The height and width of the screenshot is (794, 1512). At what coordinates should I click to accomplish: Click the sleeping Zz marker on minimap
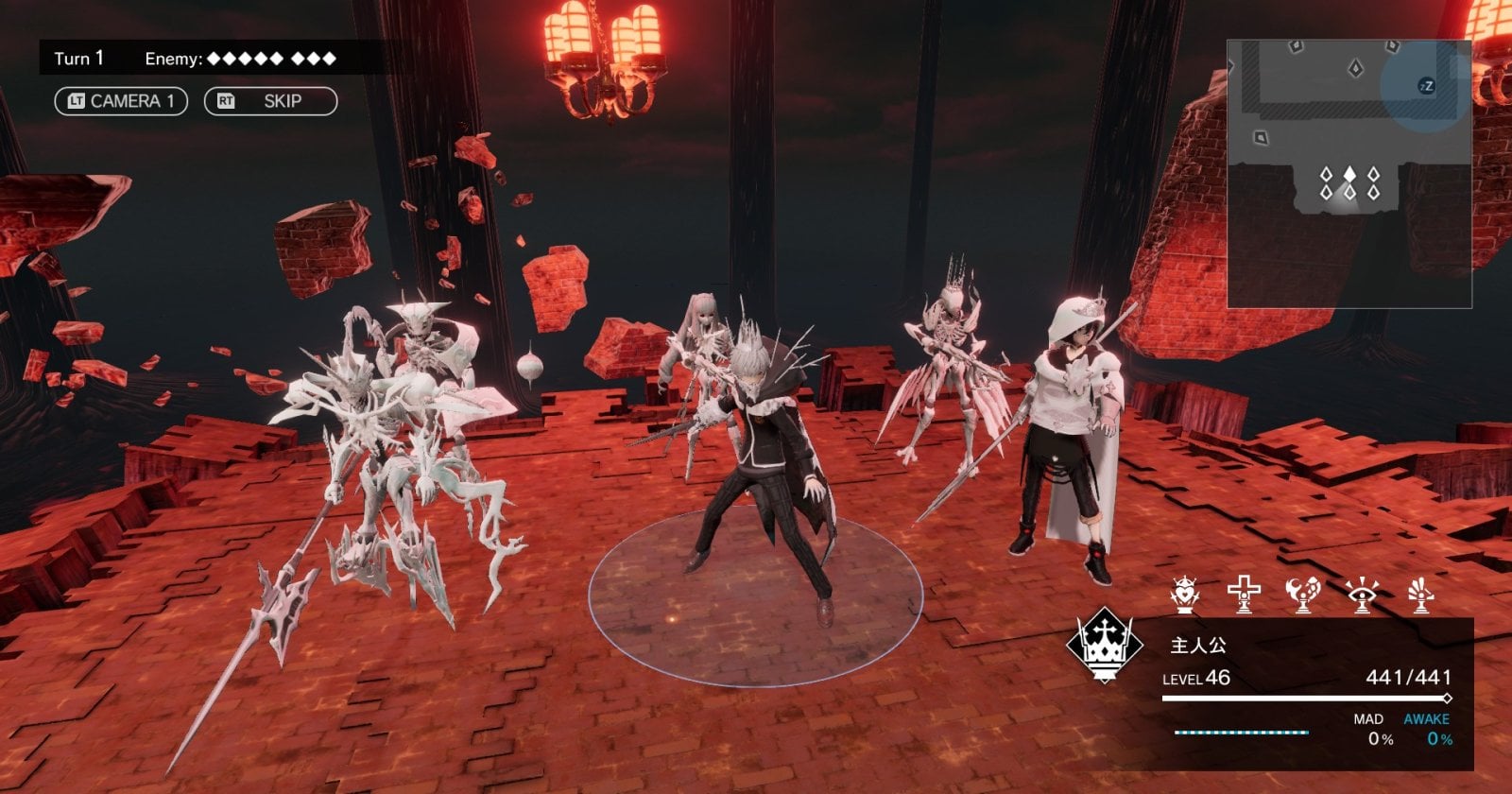click(x=1426, y=86)
